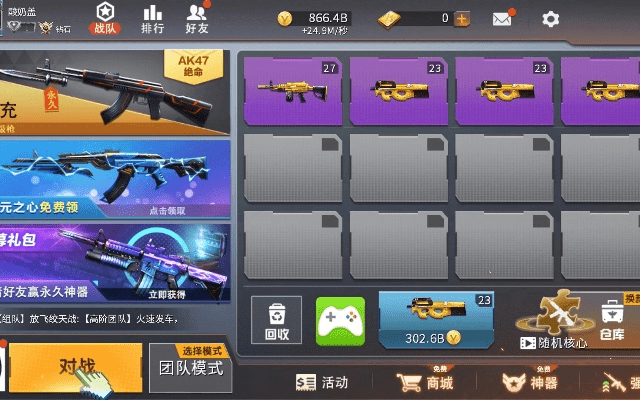This screenshot has width=640, height=400.
Task: Open the purple rifle gift pack banner
Action: point(116,258)
